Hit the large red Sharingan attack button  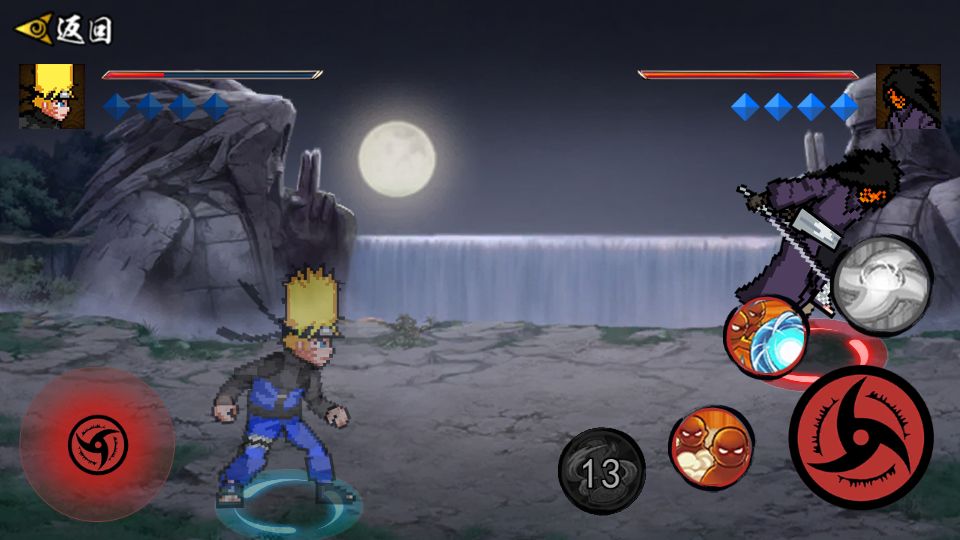[x=860, y=437]
